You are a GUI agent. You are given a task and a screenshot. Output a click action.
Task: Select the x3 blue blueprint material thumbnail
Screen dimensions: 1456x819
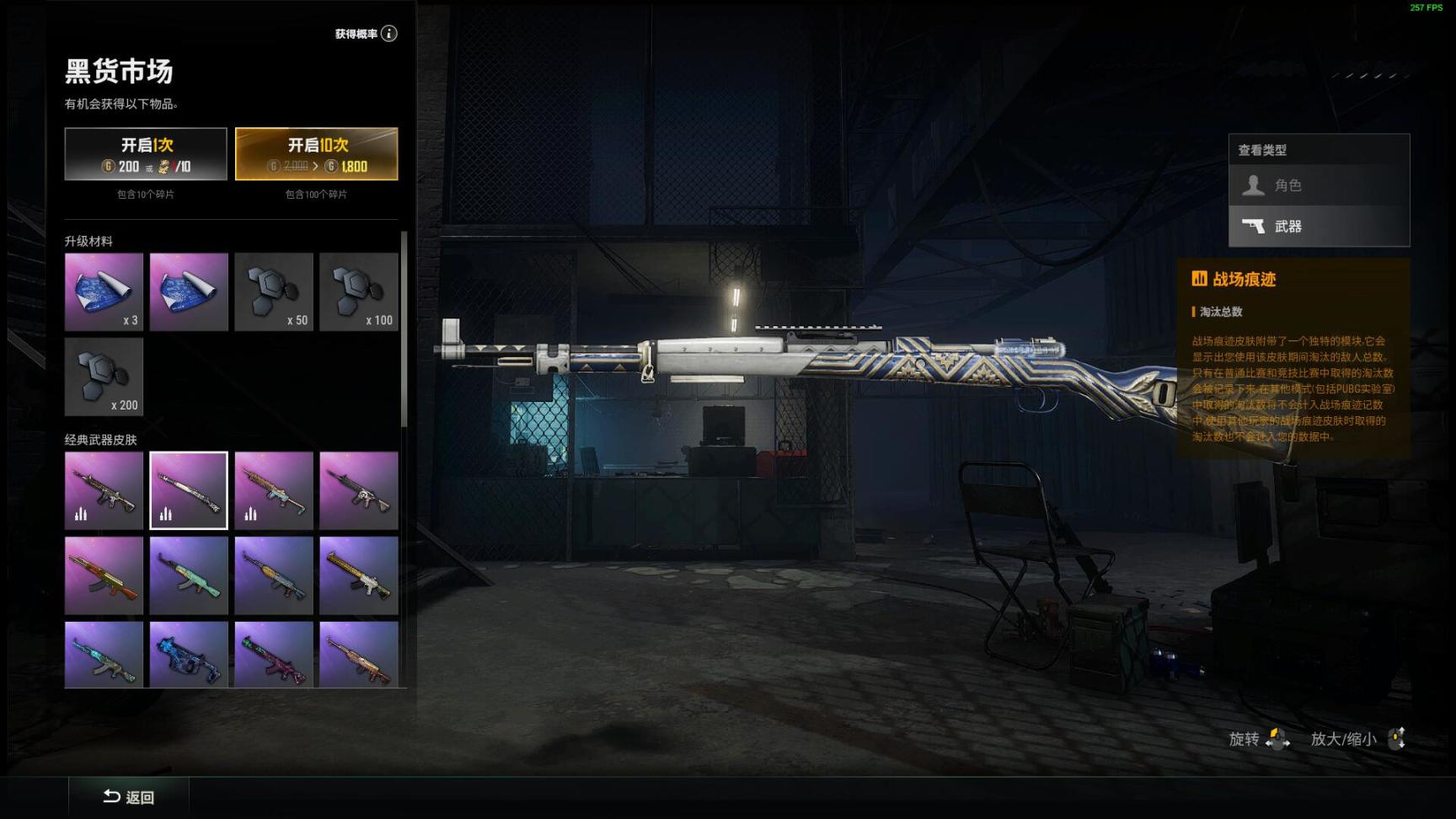pos(104,292)
